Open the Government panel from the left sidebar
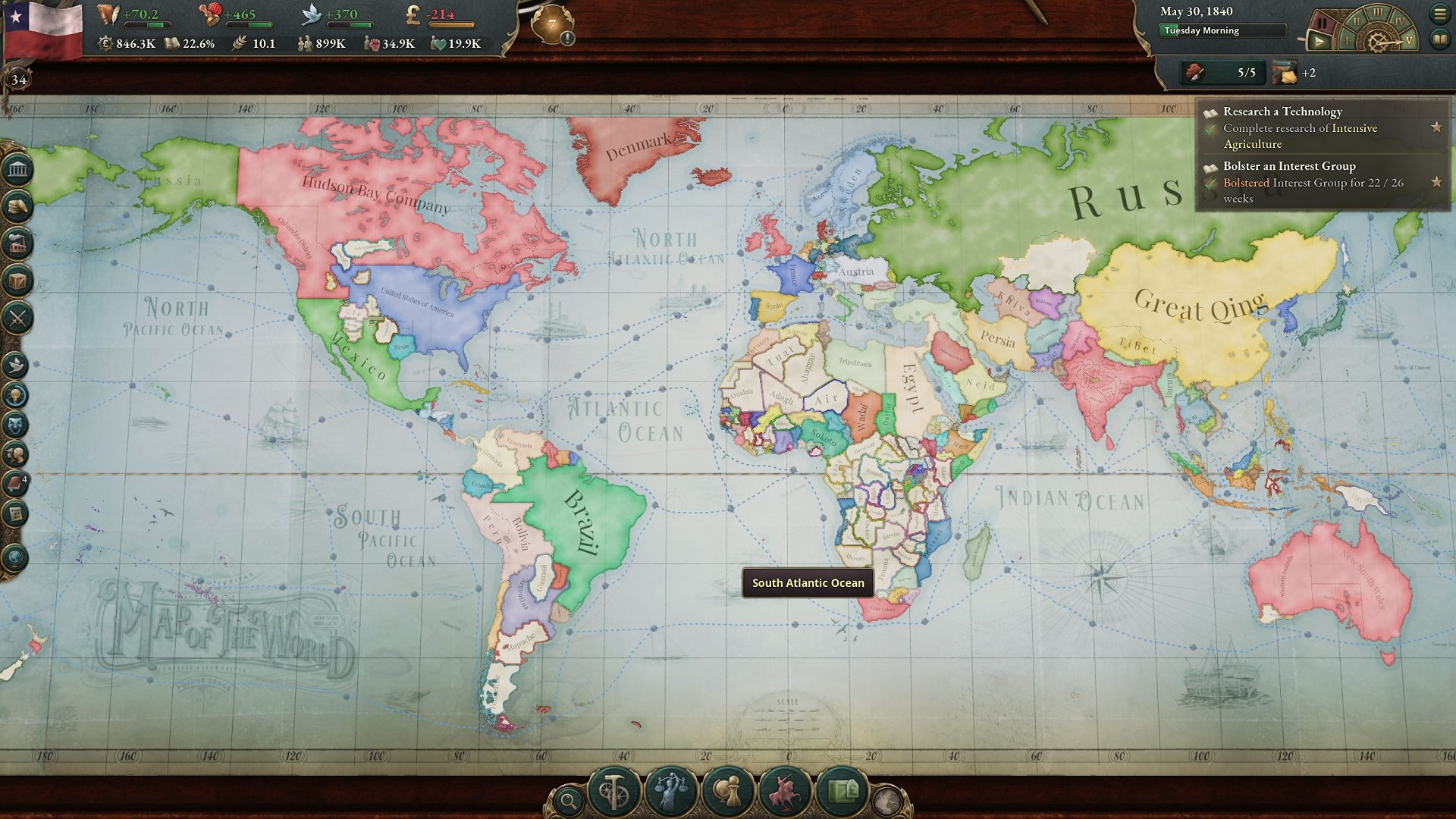This screenshot has height=819, width=1456. 17,170
